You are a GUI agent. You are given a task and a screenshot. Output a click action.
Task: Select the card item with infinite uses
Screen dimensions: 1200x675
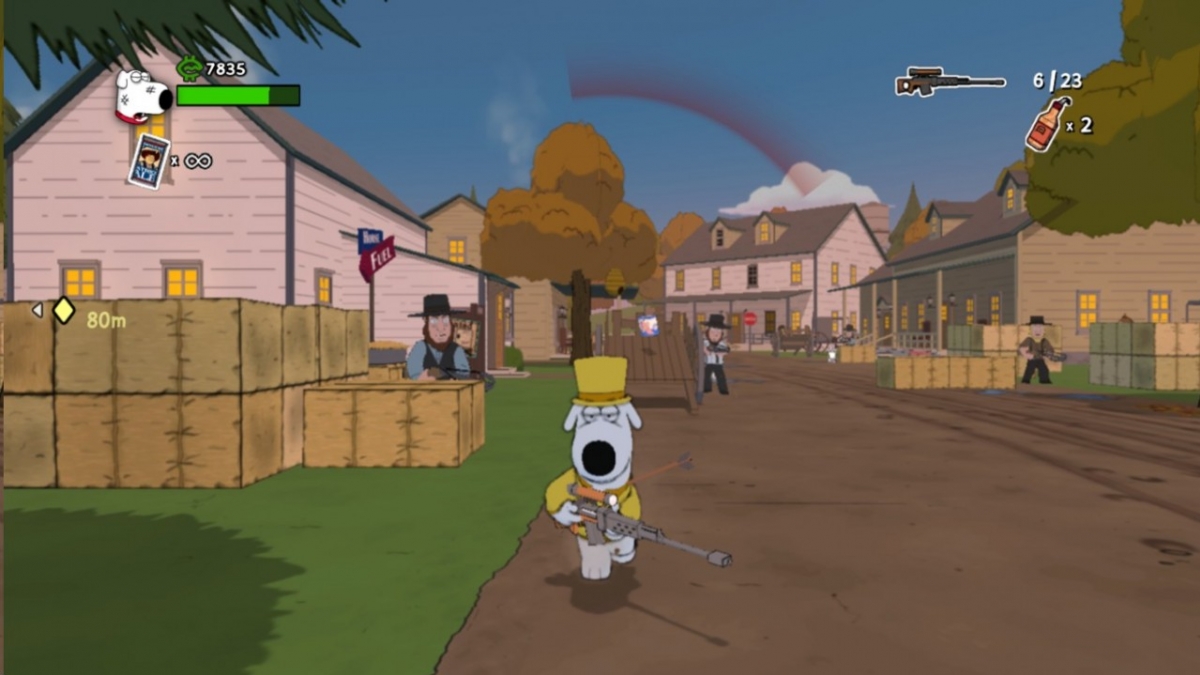pyautogui.click(x=149, y=160)
